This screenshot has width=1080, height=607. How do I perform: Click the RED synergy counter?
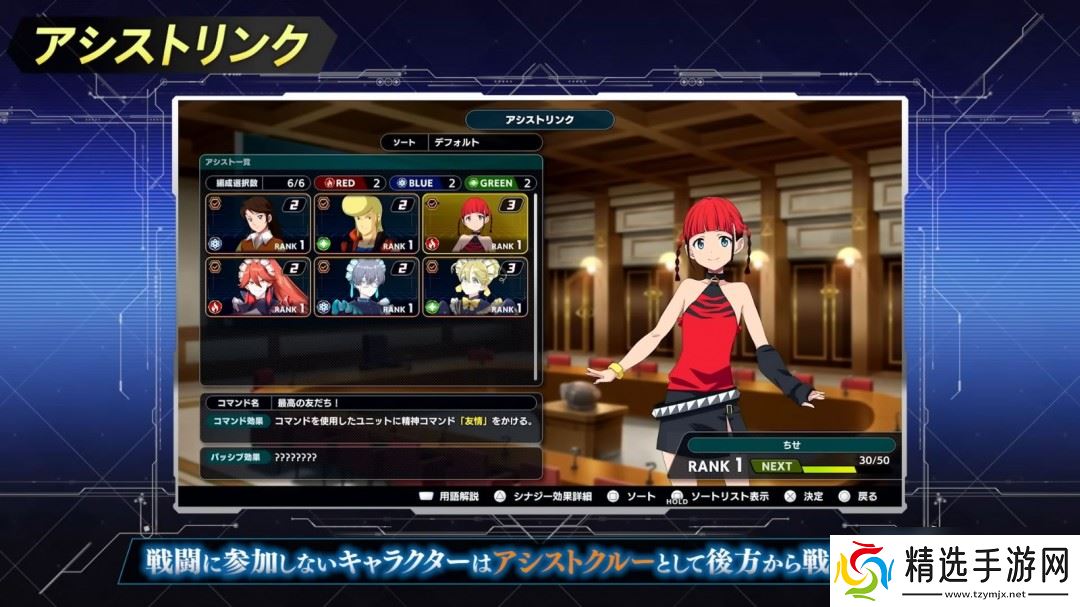349,183
